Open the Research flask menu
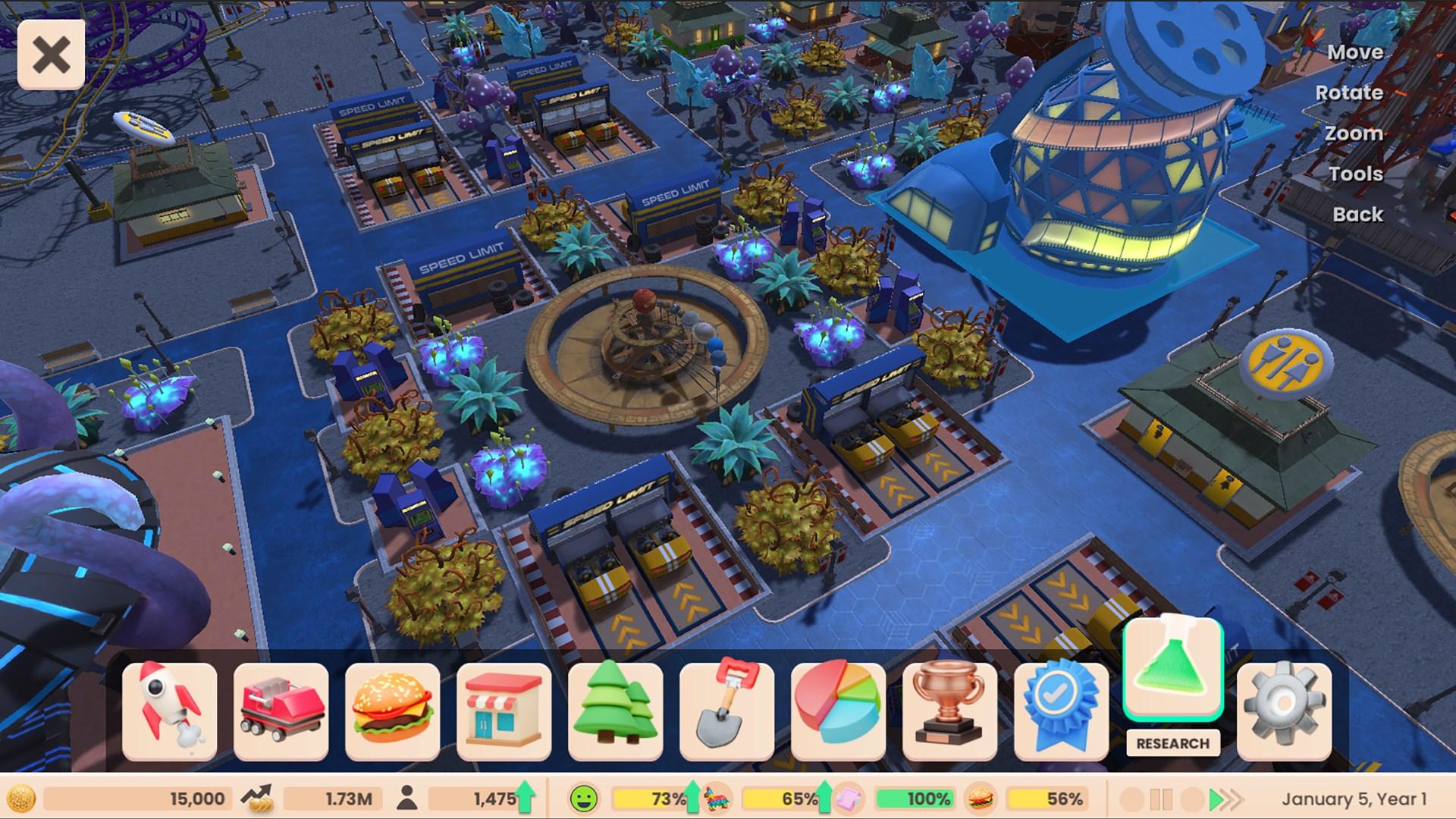 [x=1172, y=669]
